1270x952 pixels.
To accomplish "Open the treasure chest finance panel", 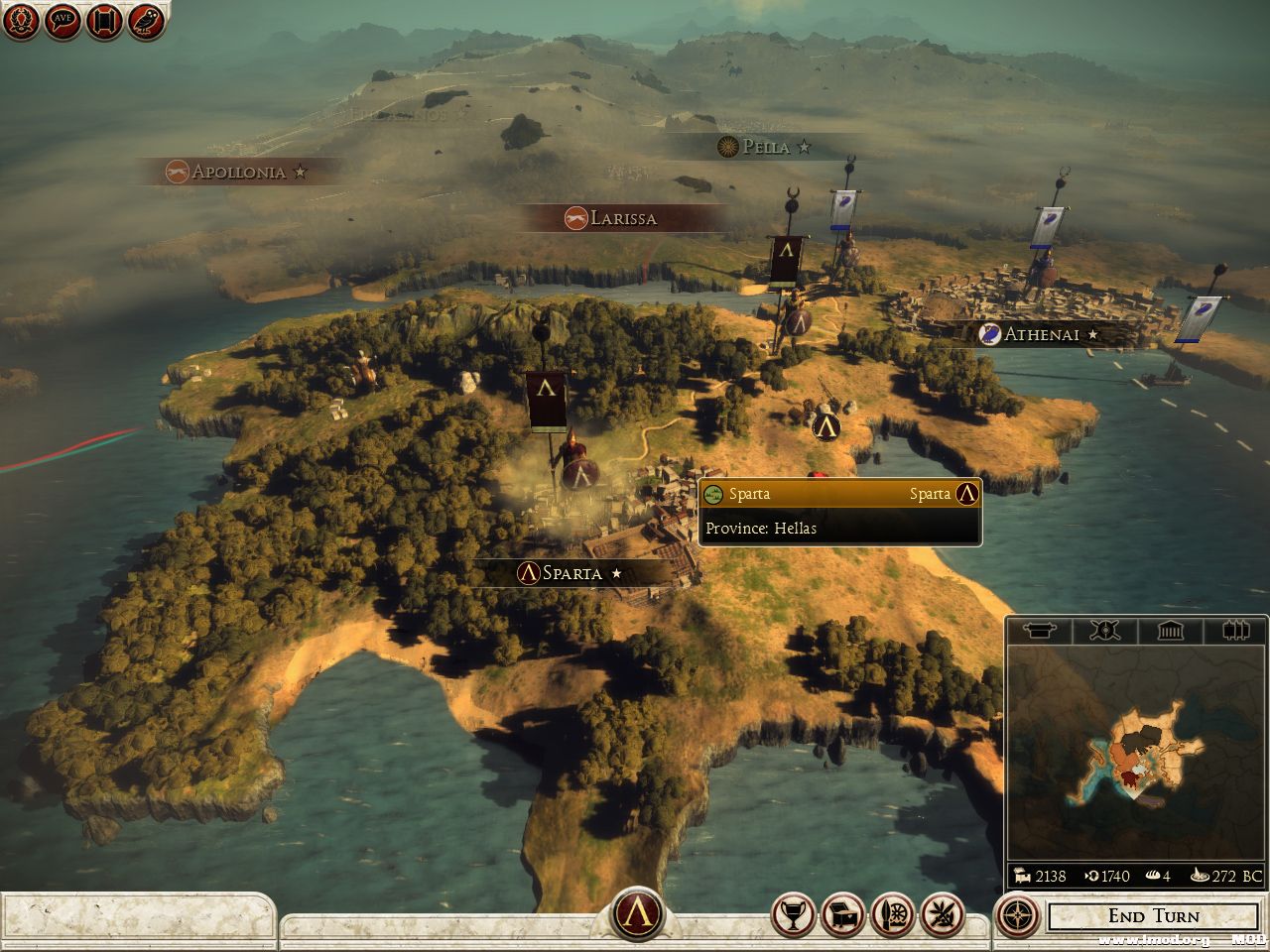I will click(x=843, y=915).
